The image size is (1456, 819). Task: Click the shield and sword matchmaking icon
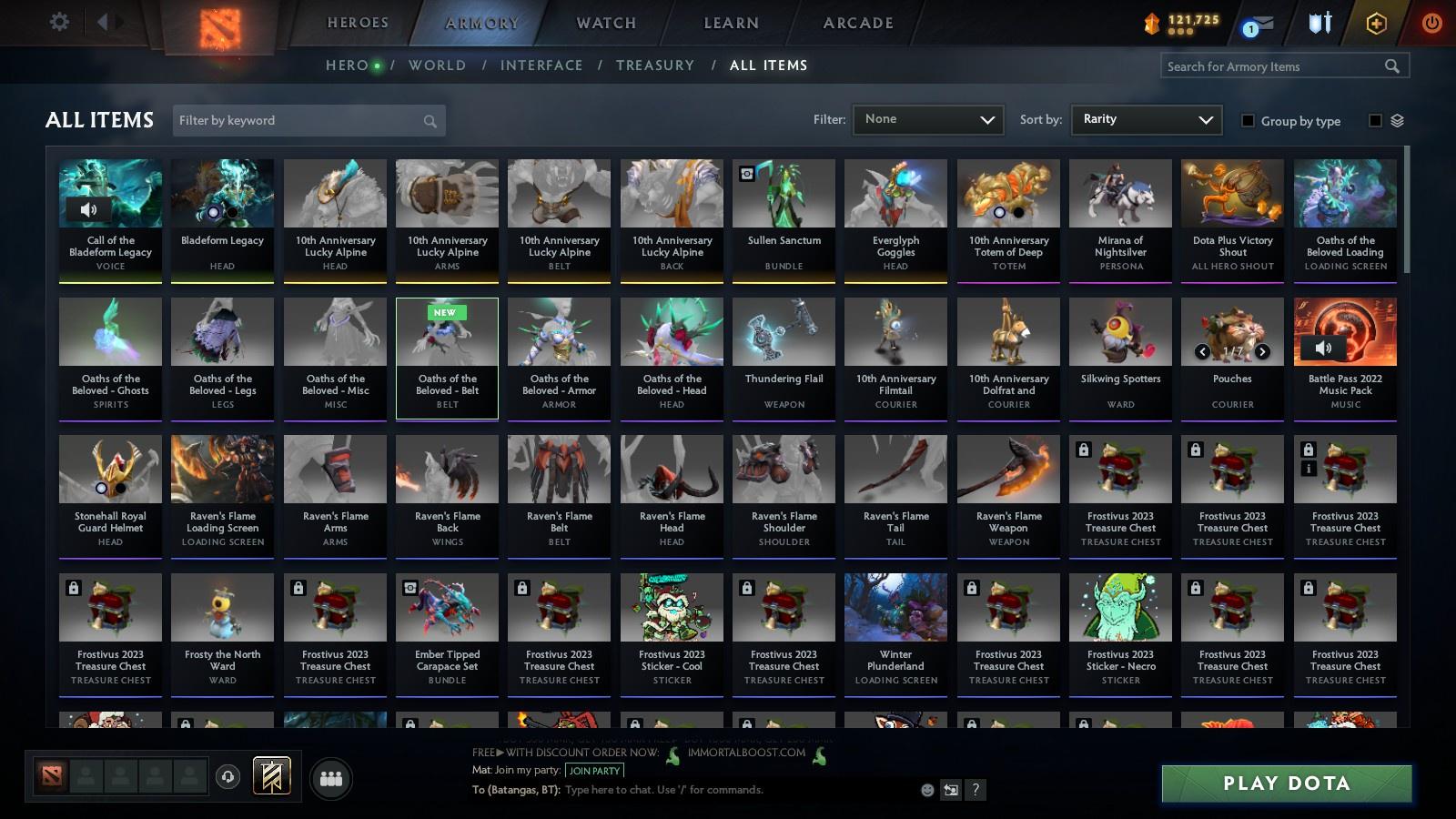pyautogui.click(x=1319, y=23)
